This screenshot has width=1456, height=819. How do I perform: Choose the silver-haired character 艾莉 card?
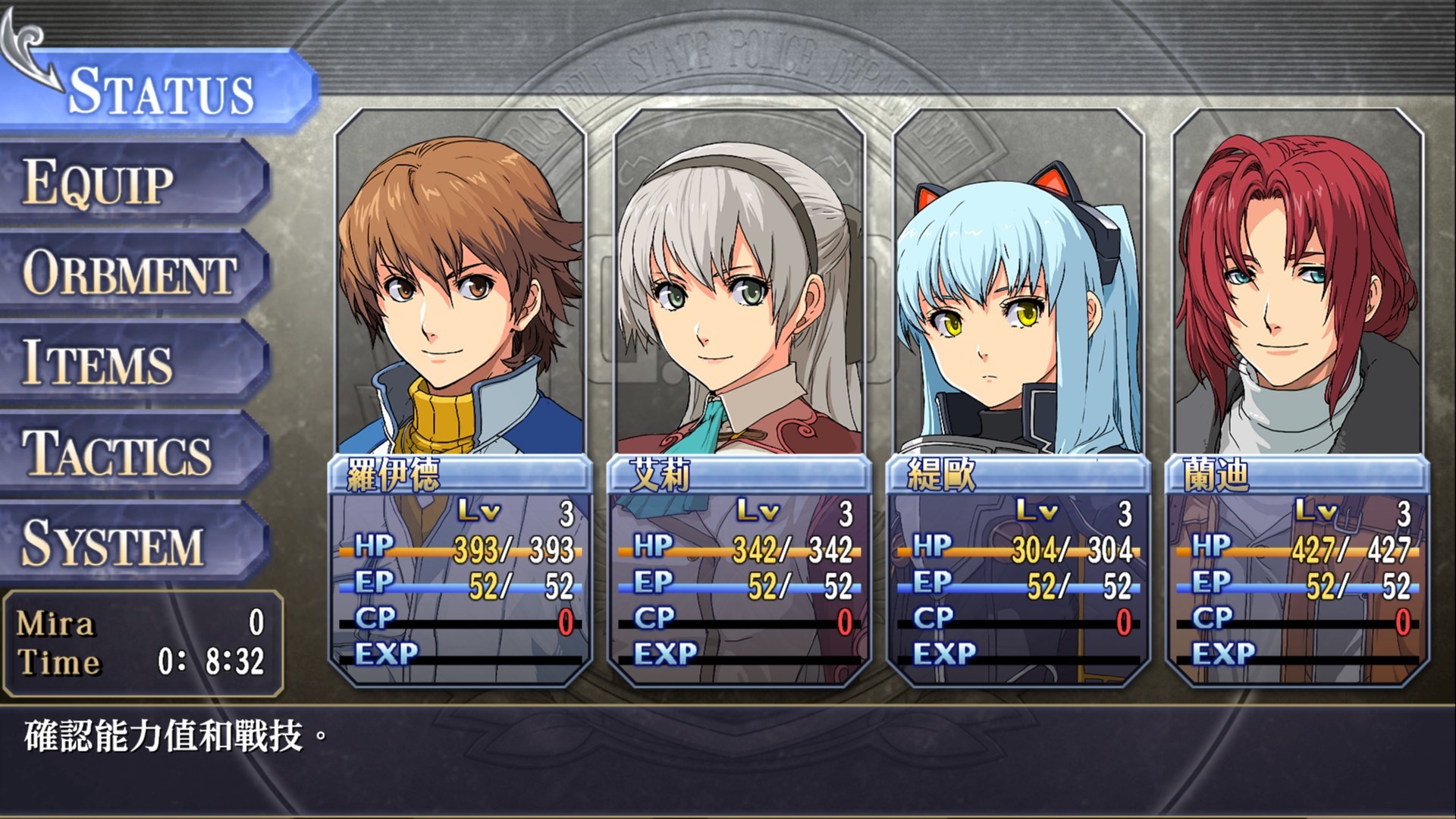point(739,394)
